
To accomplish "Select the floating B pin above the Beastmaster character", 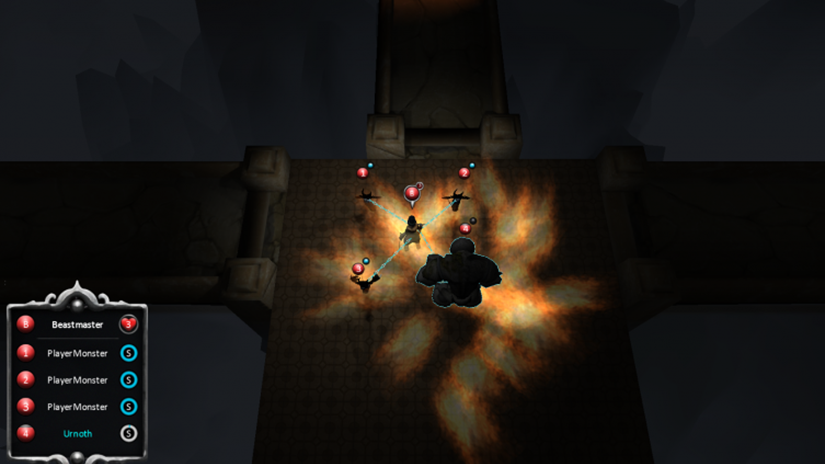I will click(412, 192).
